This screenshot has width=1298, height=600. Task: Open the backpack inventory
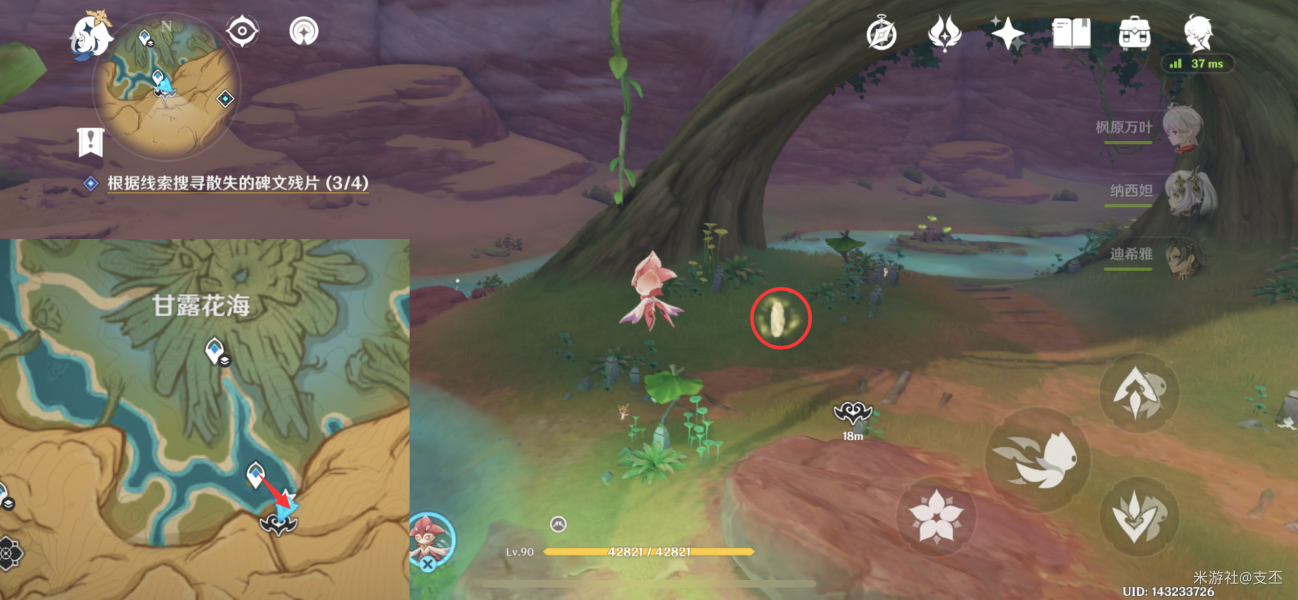[x=1134, y=34]
